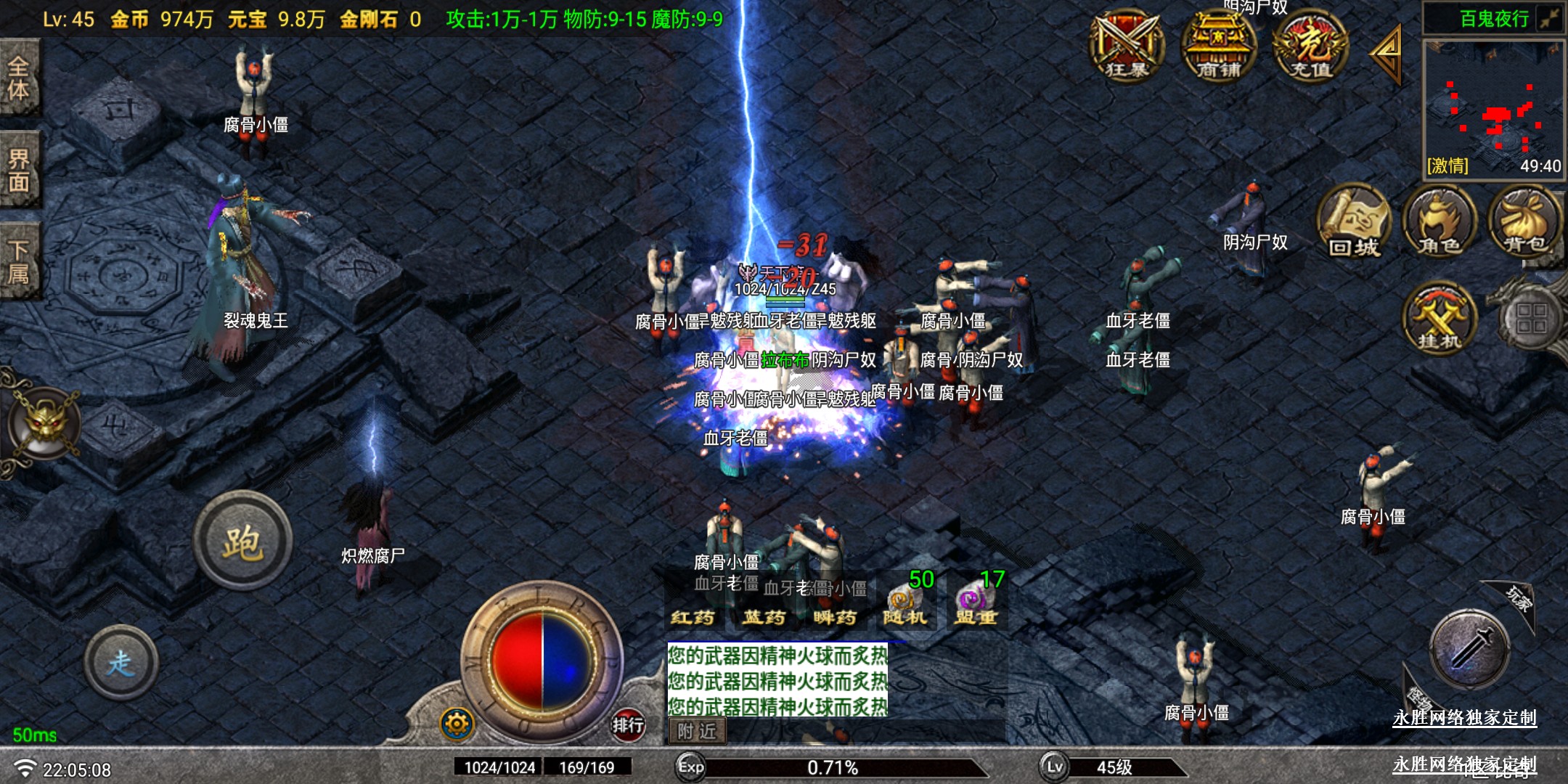Image resolution: width=1568 pixels, height=784 pixels.
Task: Switch to 跑 run mode
Action: (242, 541)
